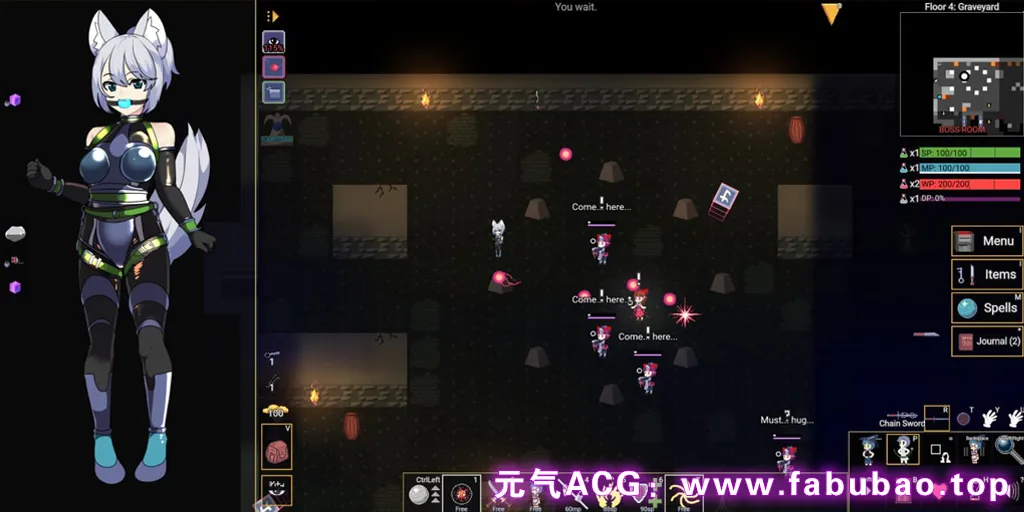Select the red orb status icon
The width and height of the screenshot is (1024, 512).
point(274,67)
